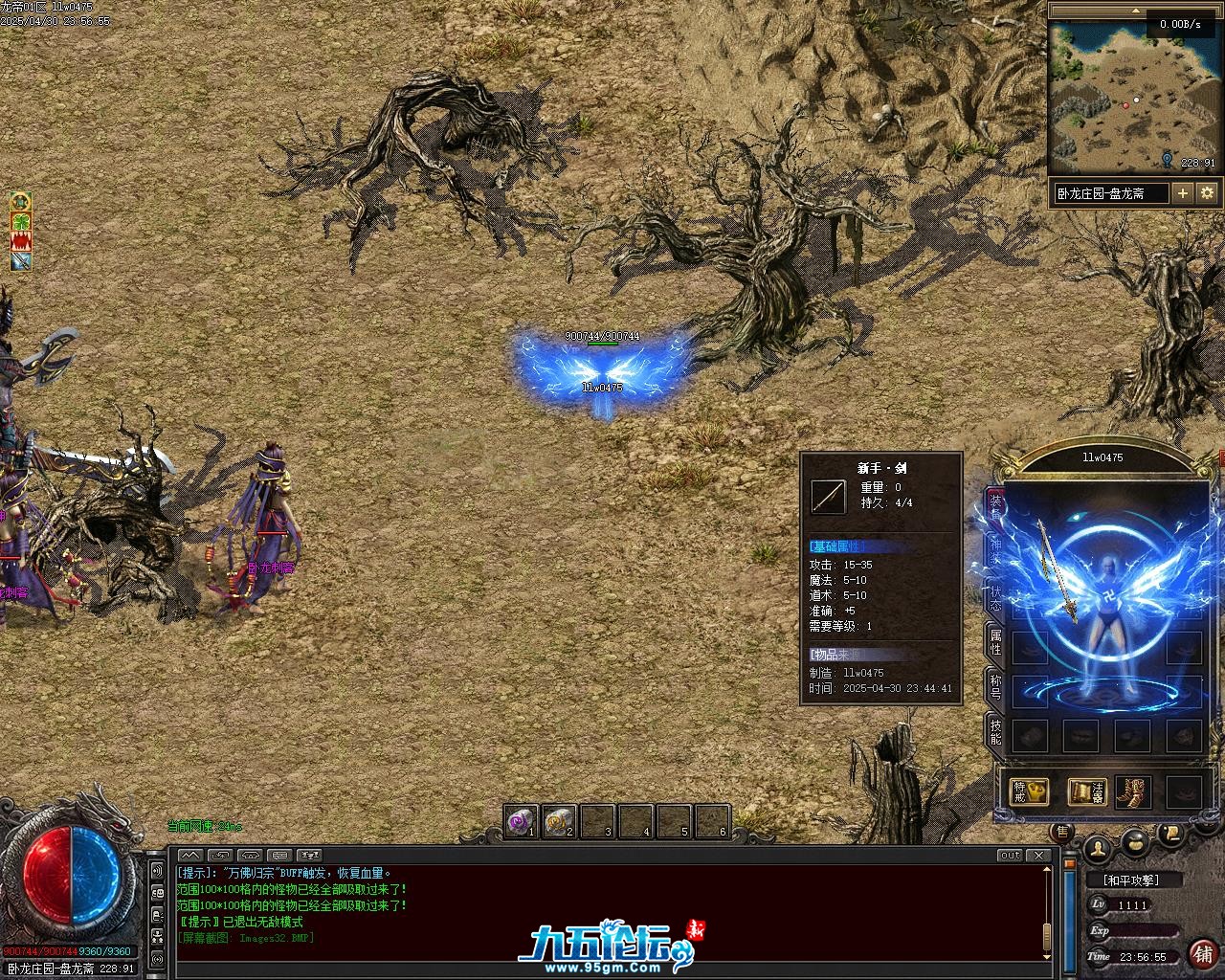Screen dimensions: 1225x980
Task: Click the chat window's out button
Action: 1010,855
